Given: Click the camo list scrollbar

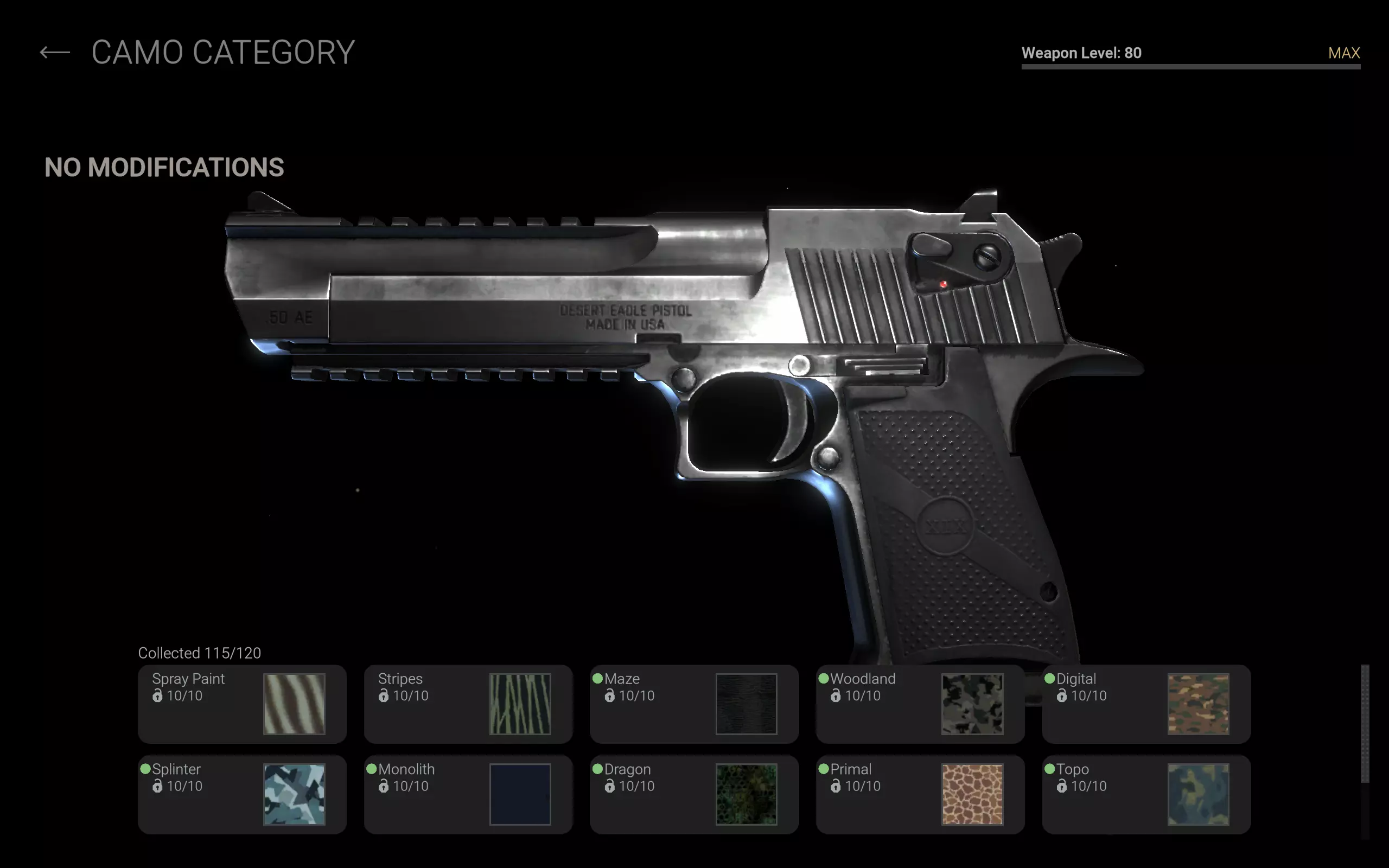Looking at the screenshot, I should pos(1365,723).
